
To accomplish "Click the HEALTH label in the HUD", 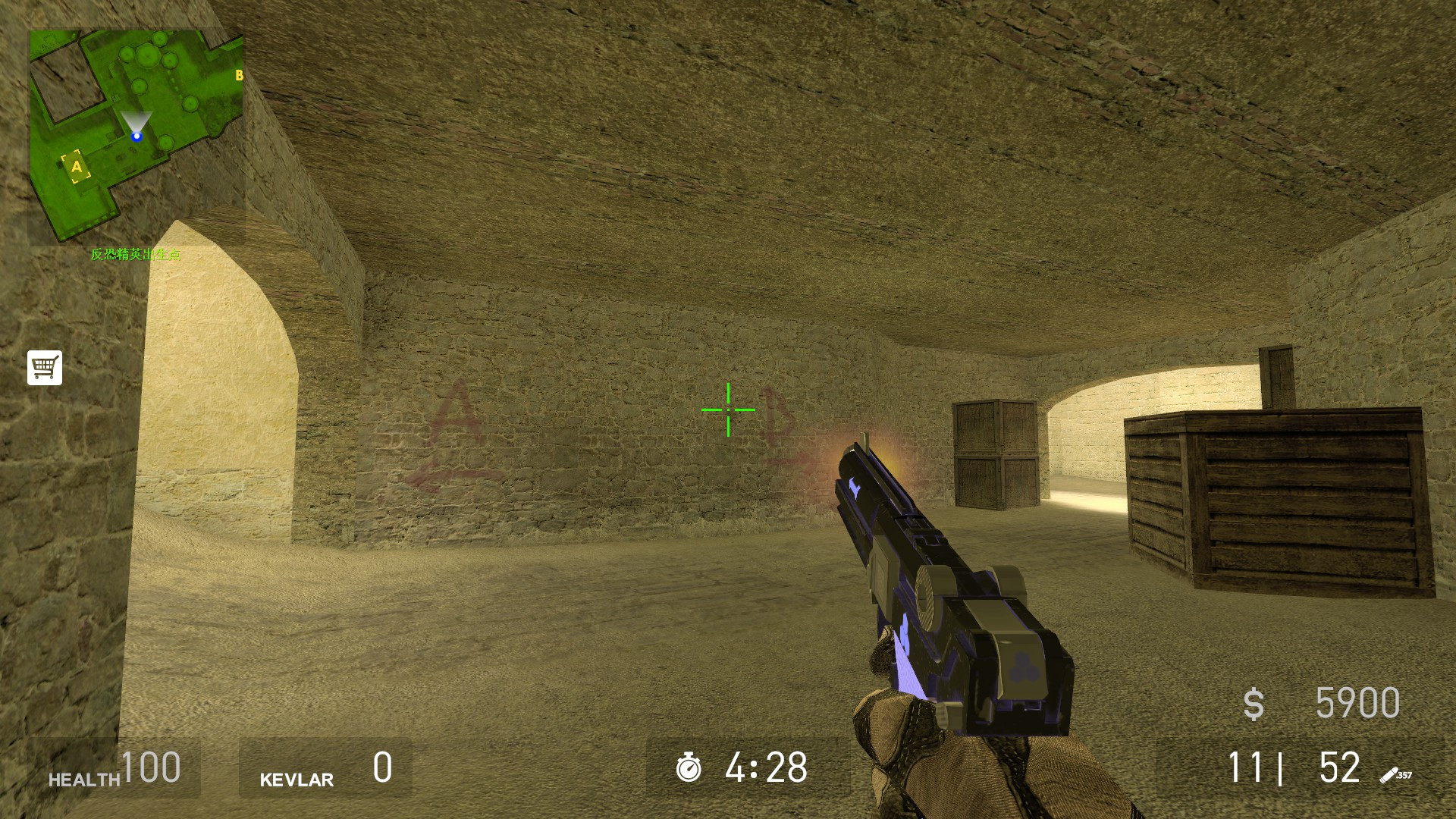I will pyautogui.click(x=82, y=779).
